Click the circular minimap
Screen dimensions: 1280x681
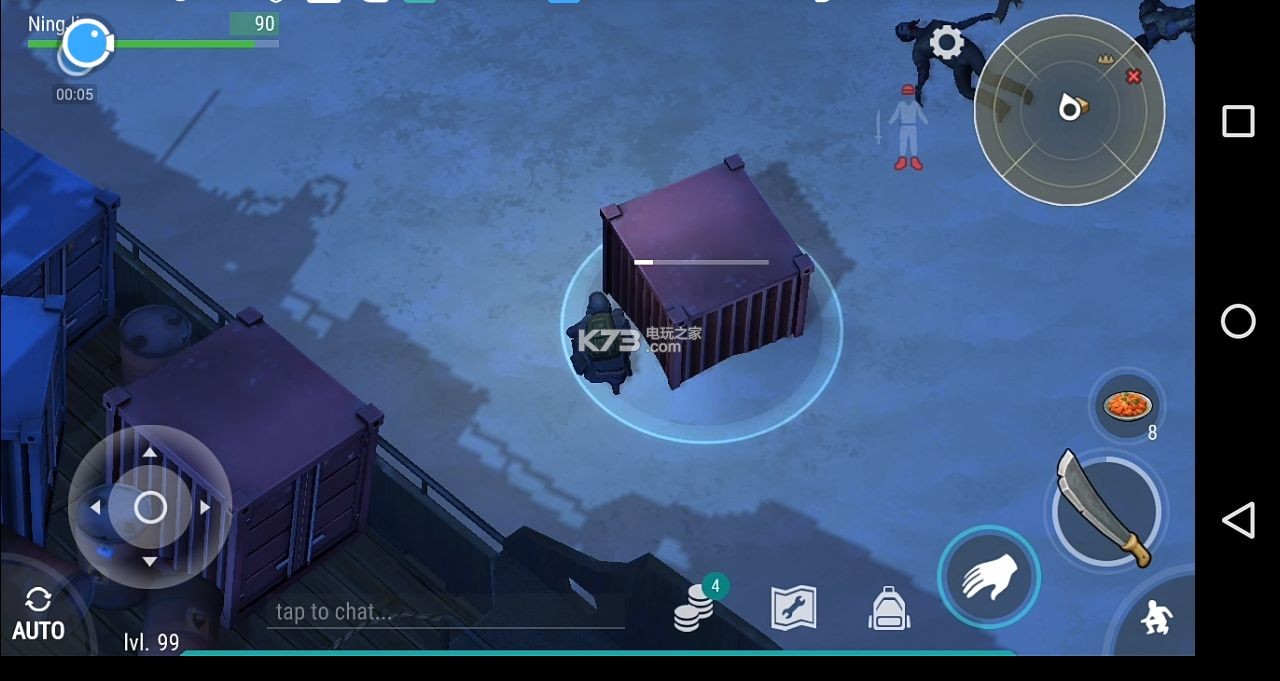(x=1069, y=110)
